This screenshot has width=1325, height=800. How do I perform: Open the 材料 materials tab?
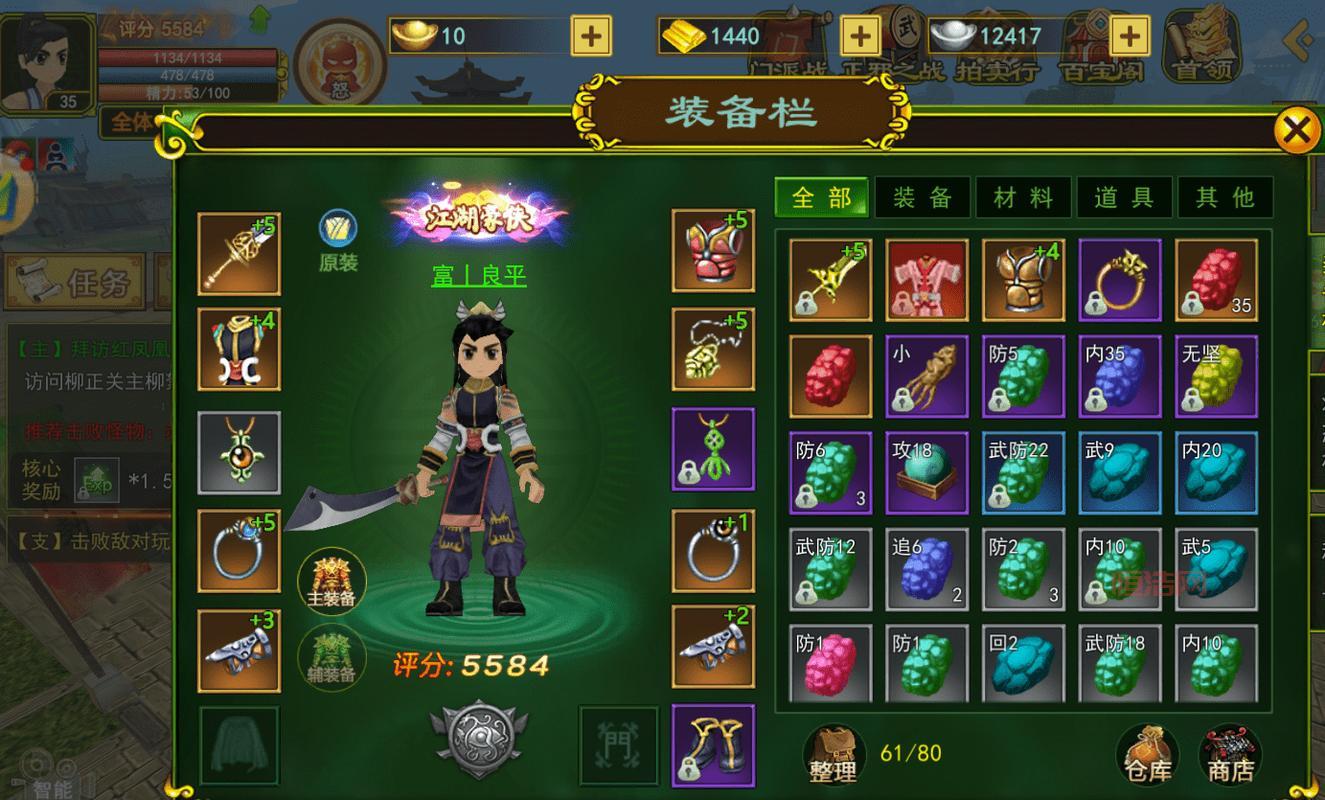(1023, 197)
